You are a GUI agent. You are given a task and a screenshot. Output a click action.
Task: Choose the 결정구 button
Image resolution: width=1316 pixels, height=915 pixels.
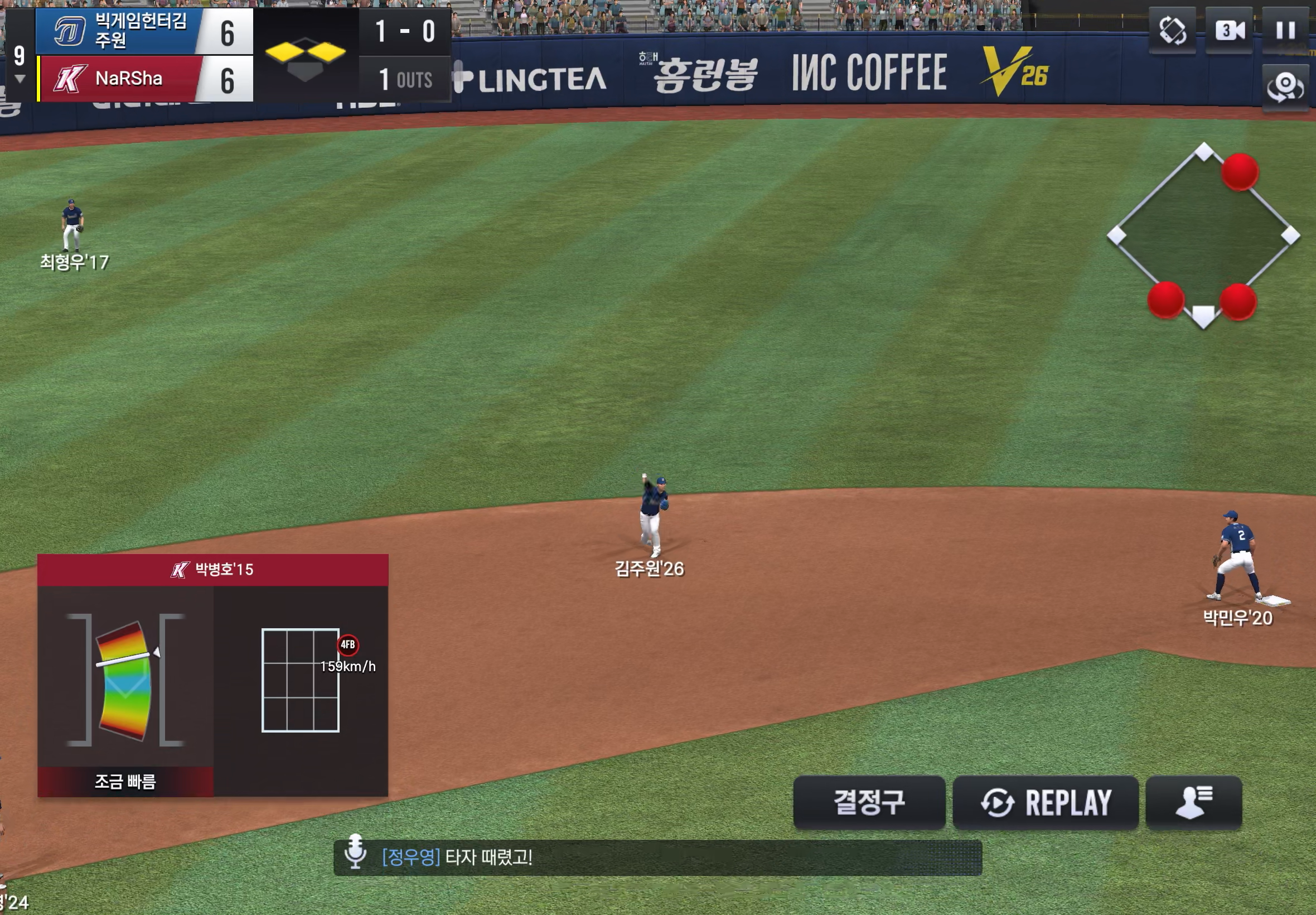coord(869,802)
